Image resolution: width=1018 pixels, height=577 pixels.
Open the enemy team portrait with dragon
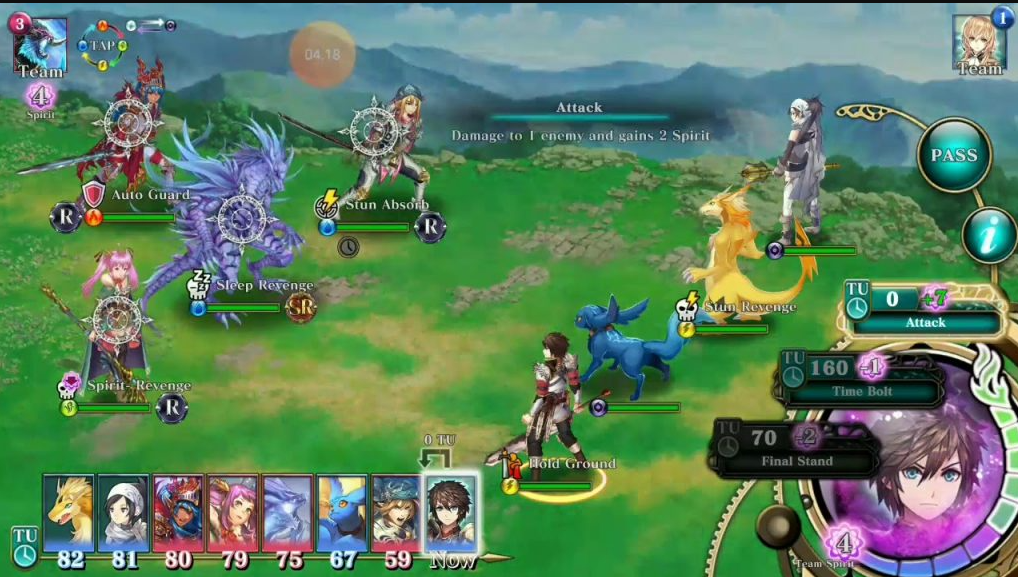tap(40, 46)
